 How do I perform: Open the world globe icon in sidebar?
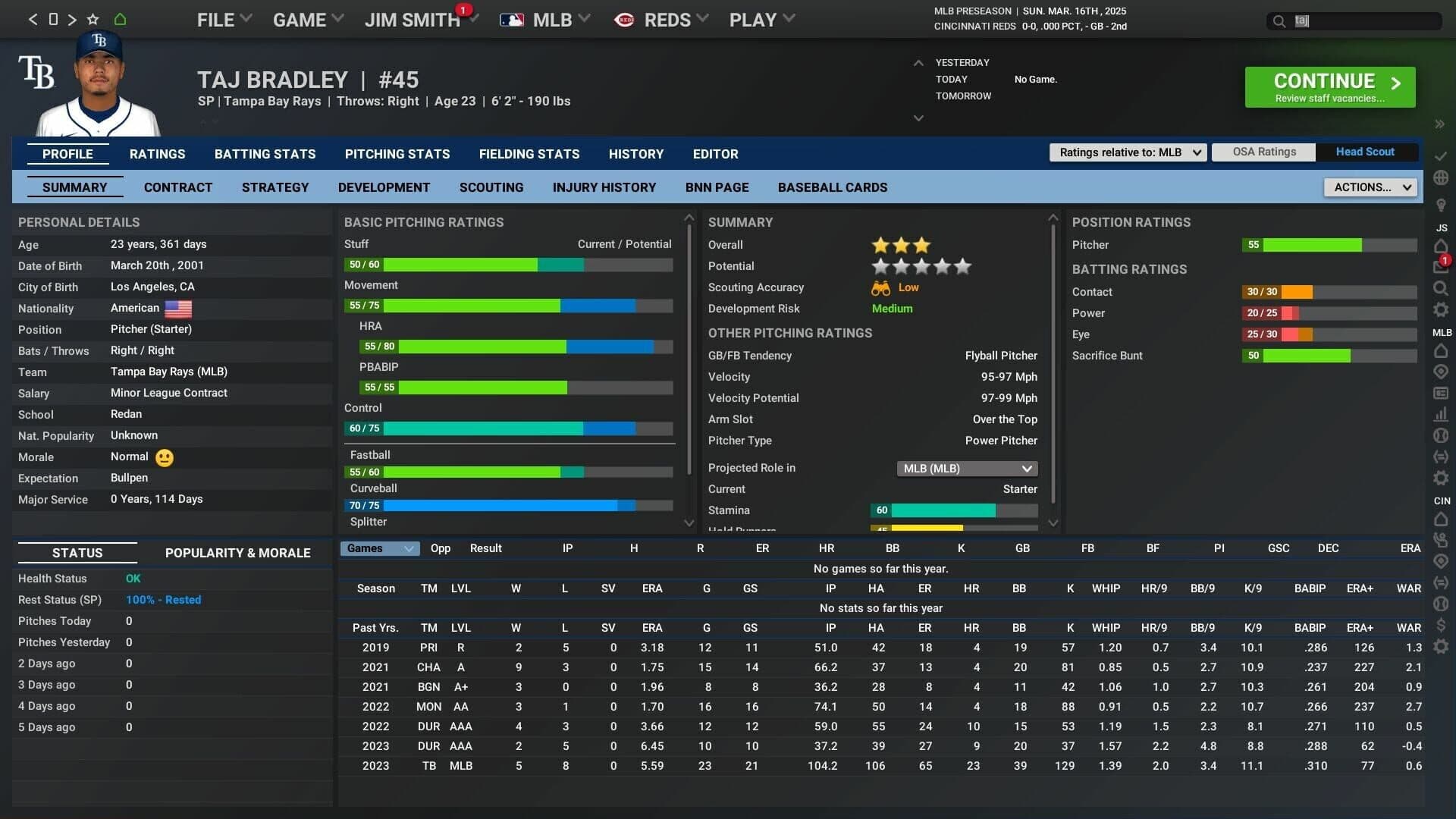1442,177
